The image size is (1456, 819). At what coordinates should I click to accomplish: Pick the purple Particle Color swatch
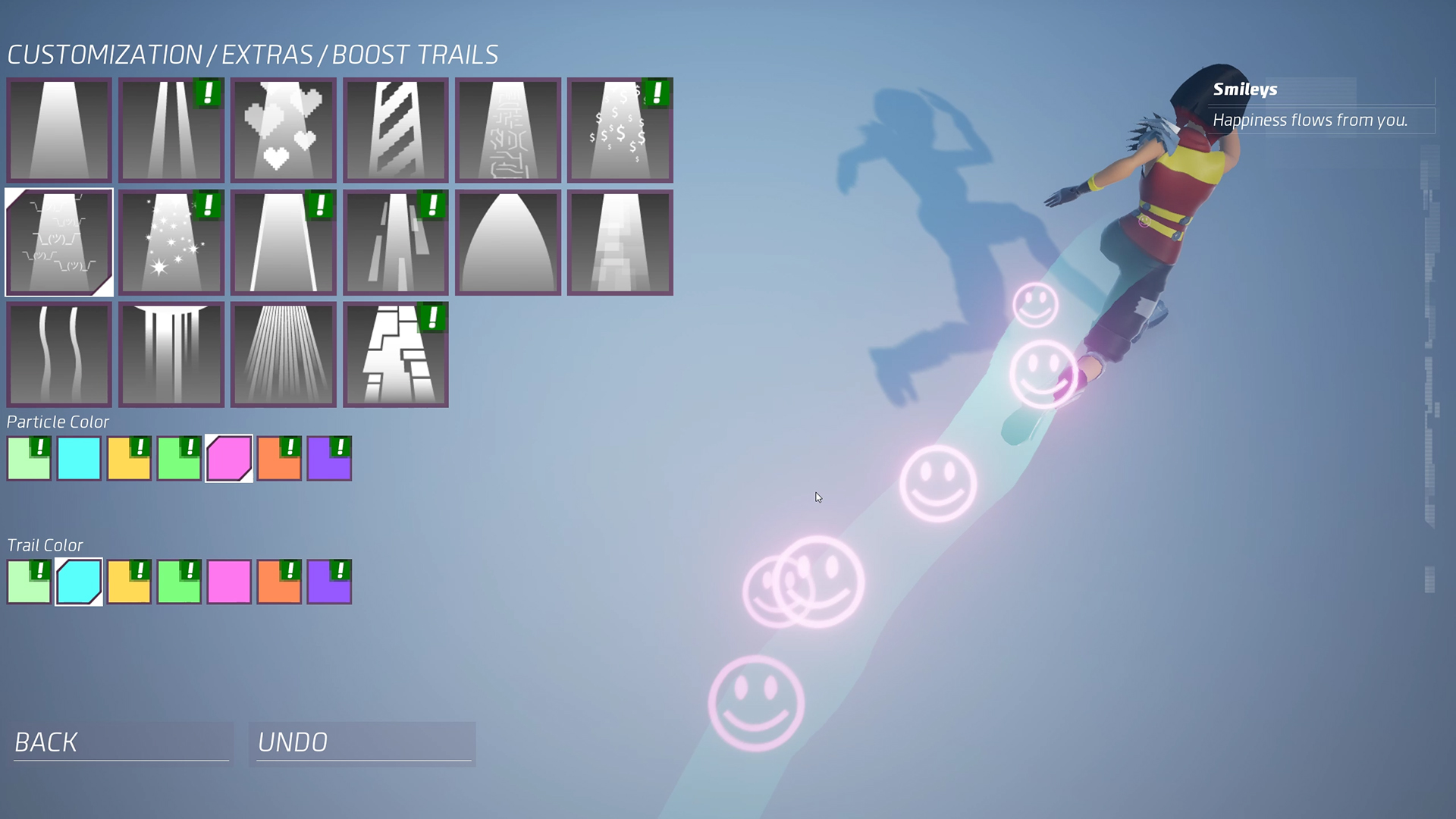click(330, 458)
